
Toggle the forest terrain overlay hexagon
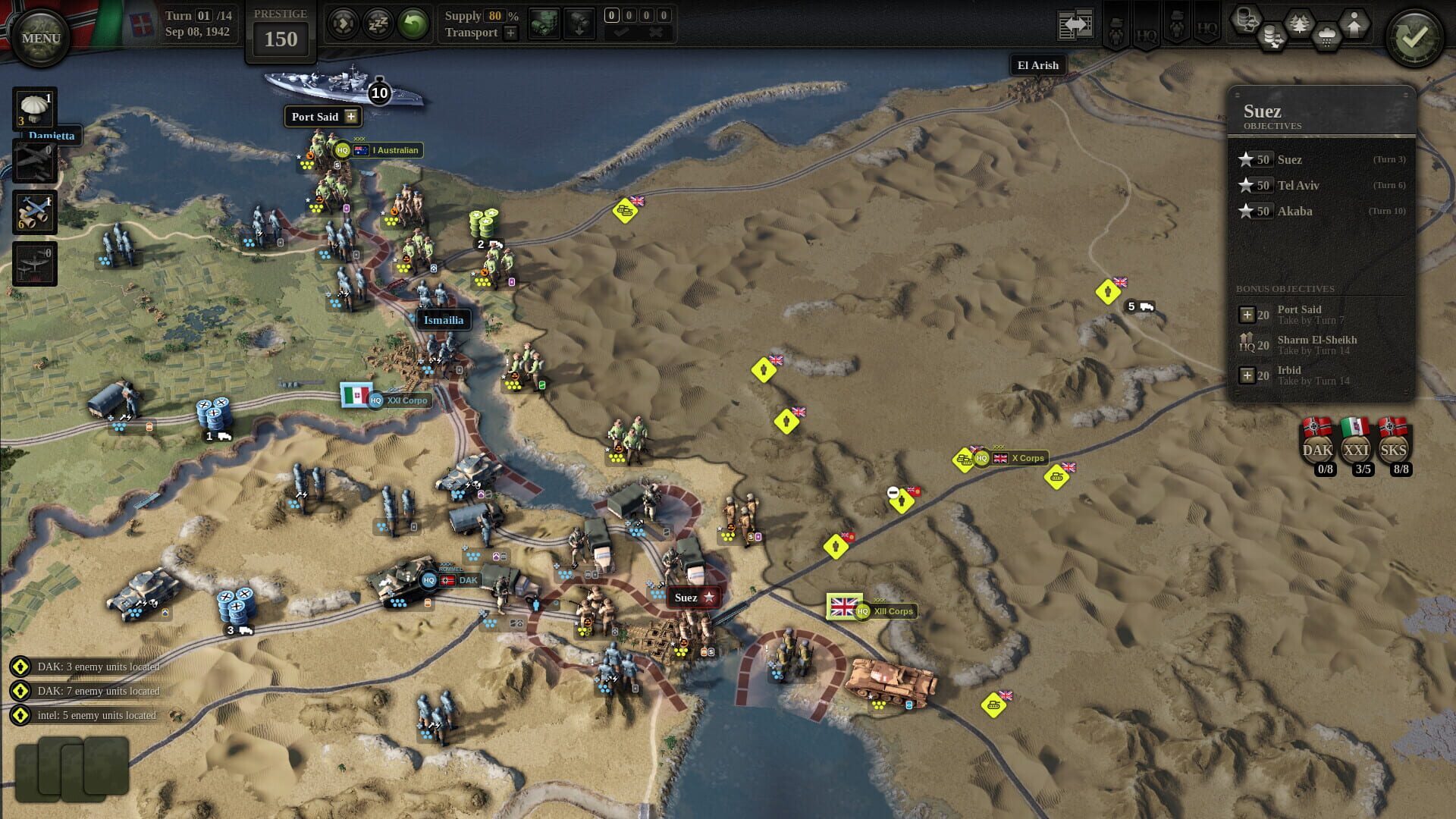pyautogui.click(x=1299, y=23)
